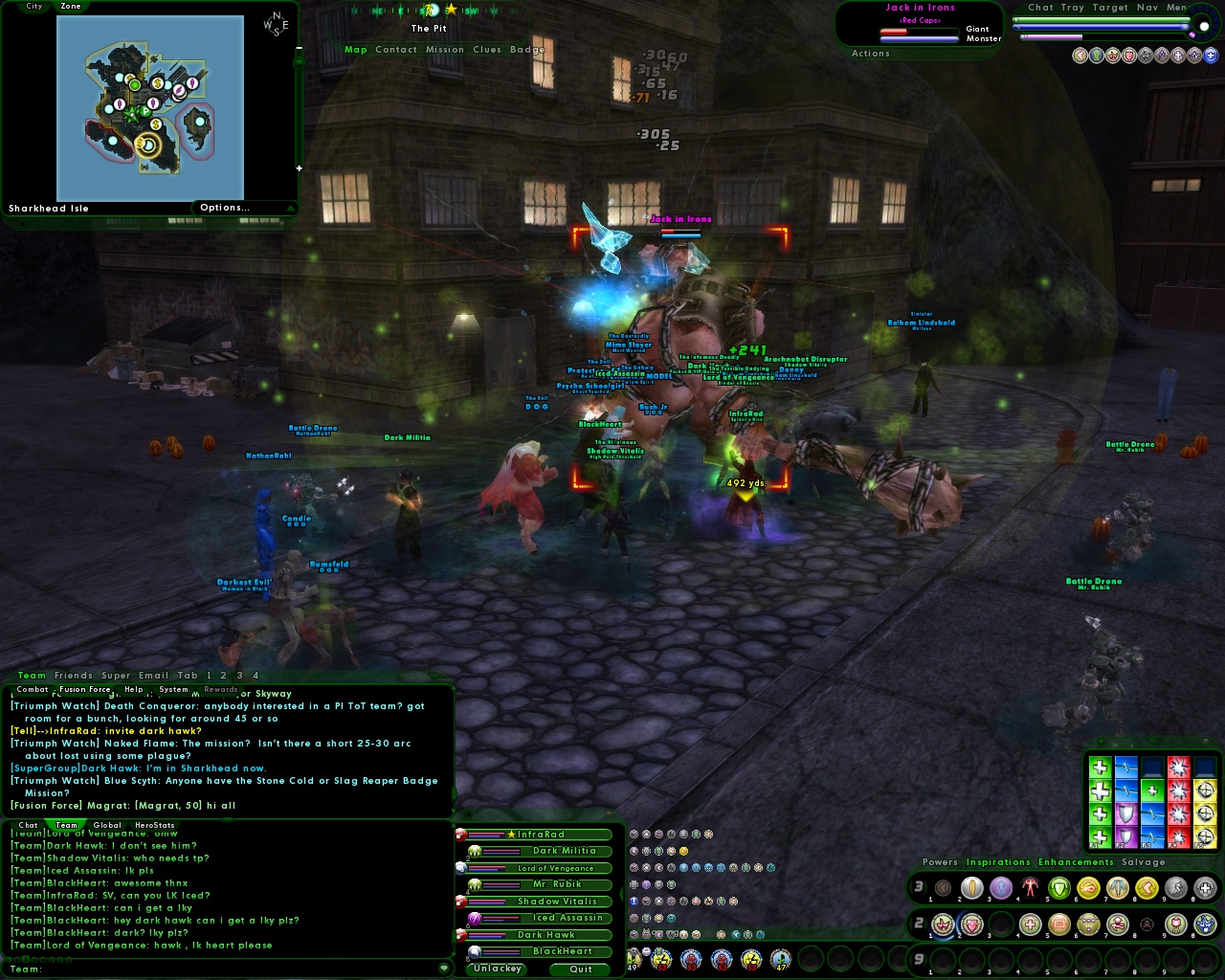Click Mr. Rubik's portrait icon in team list
This screenshot has width=1225, height=980.
475,883
